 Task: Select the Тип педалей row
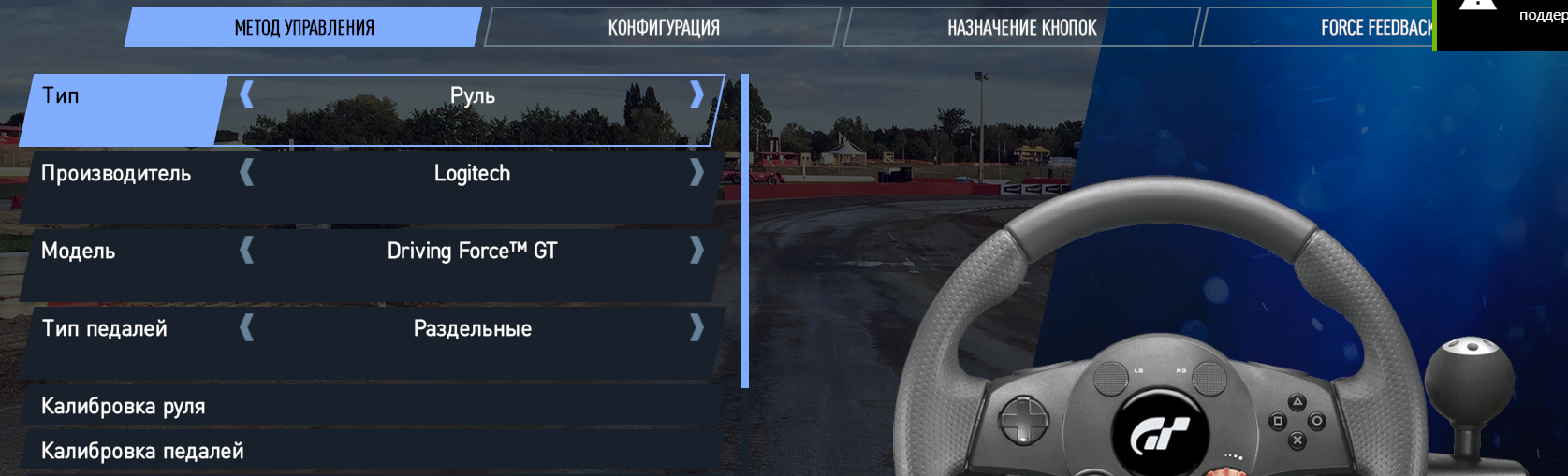tap(105, 329)
